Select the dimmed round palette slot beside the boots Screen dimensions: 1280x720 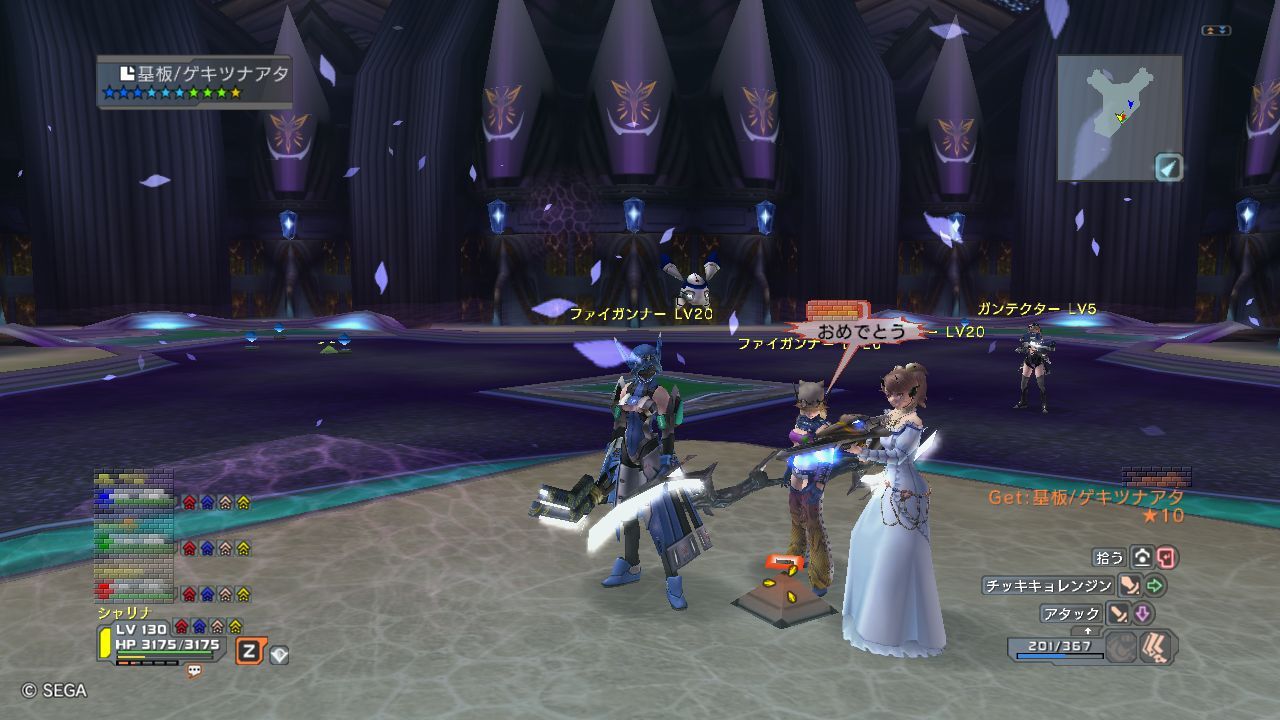point(1121,647)
